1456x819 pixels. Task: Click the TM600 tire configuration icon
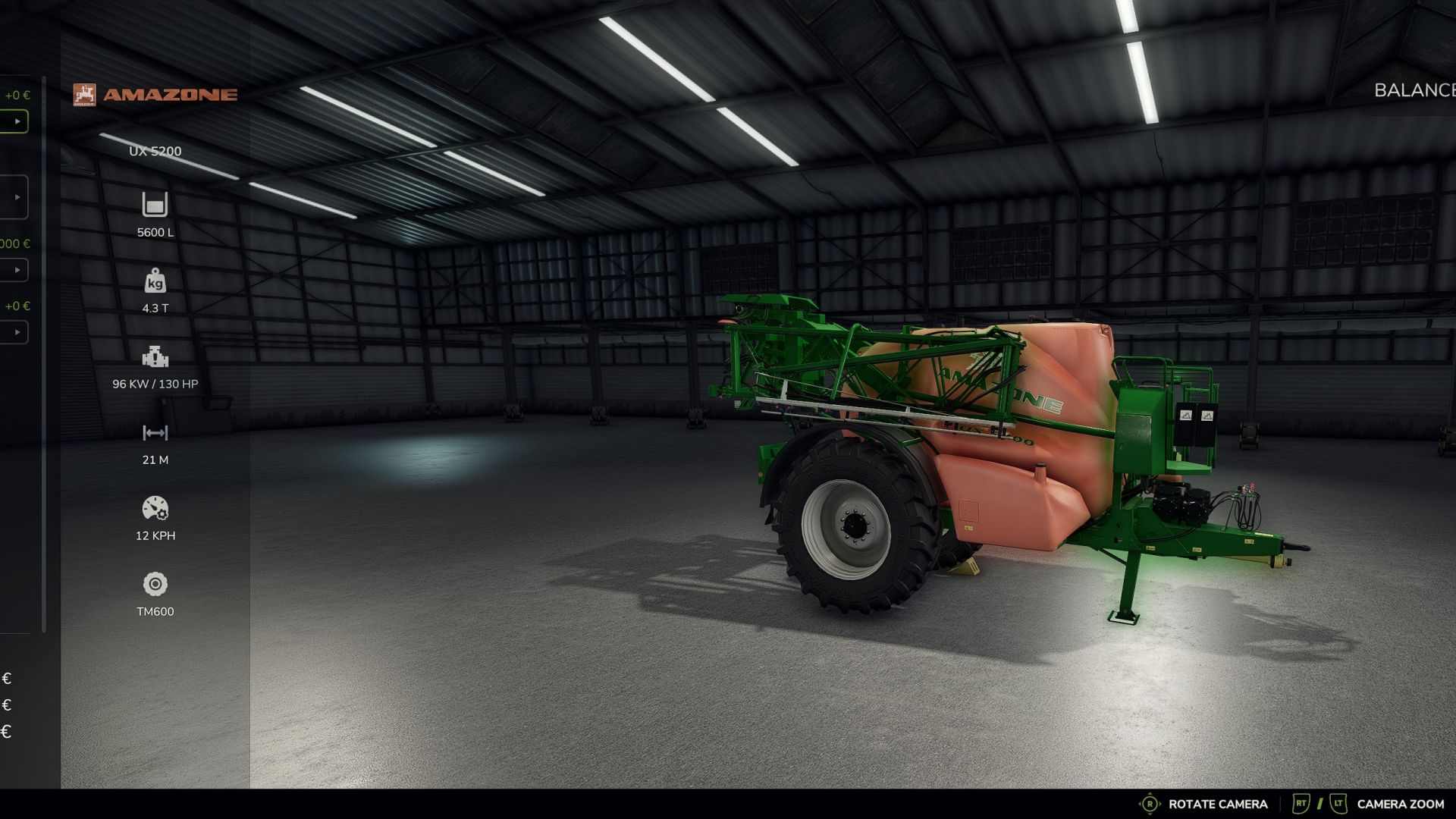[x=155, y=583]
